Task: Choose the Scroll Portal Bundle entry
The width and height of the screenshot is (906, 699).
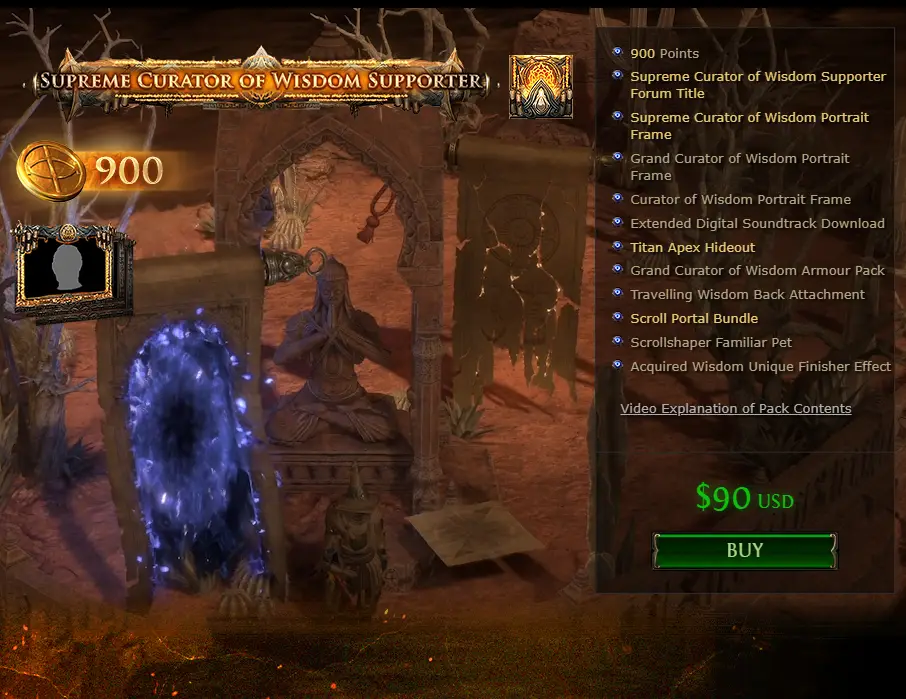Action: (x=693, y=318)
